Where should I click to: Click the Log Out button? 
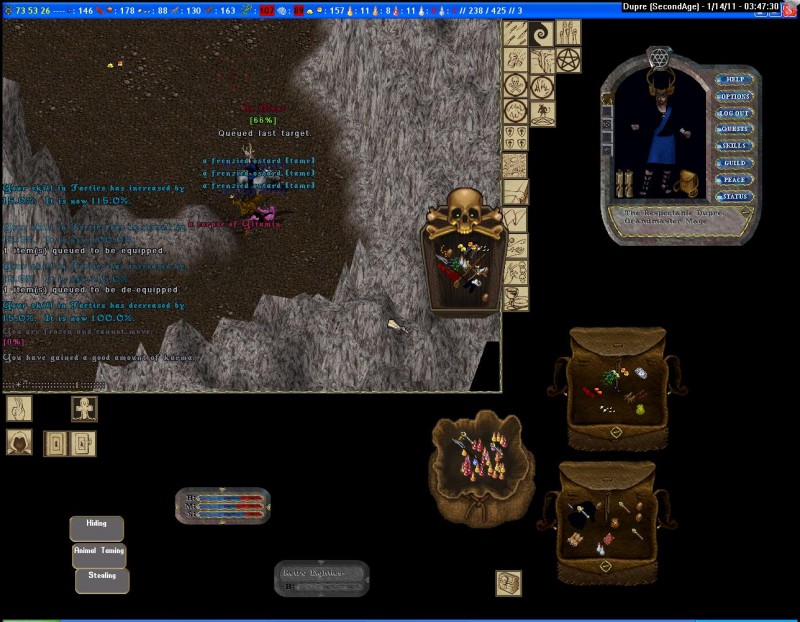(734, 113)
